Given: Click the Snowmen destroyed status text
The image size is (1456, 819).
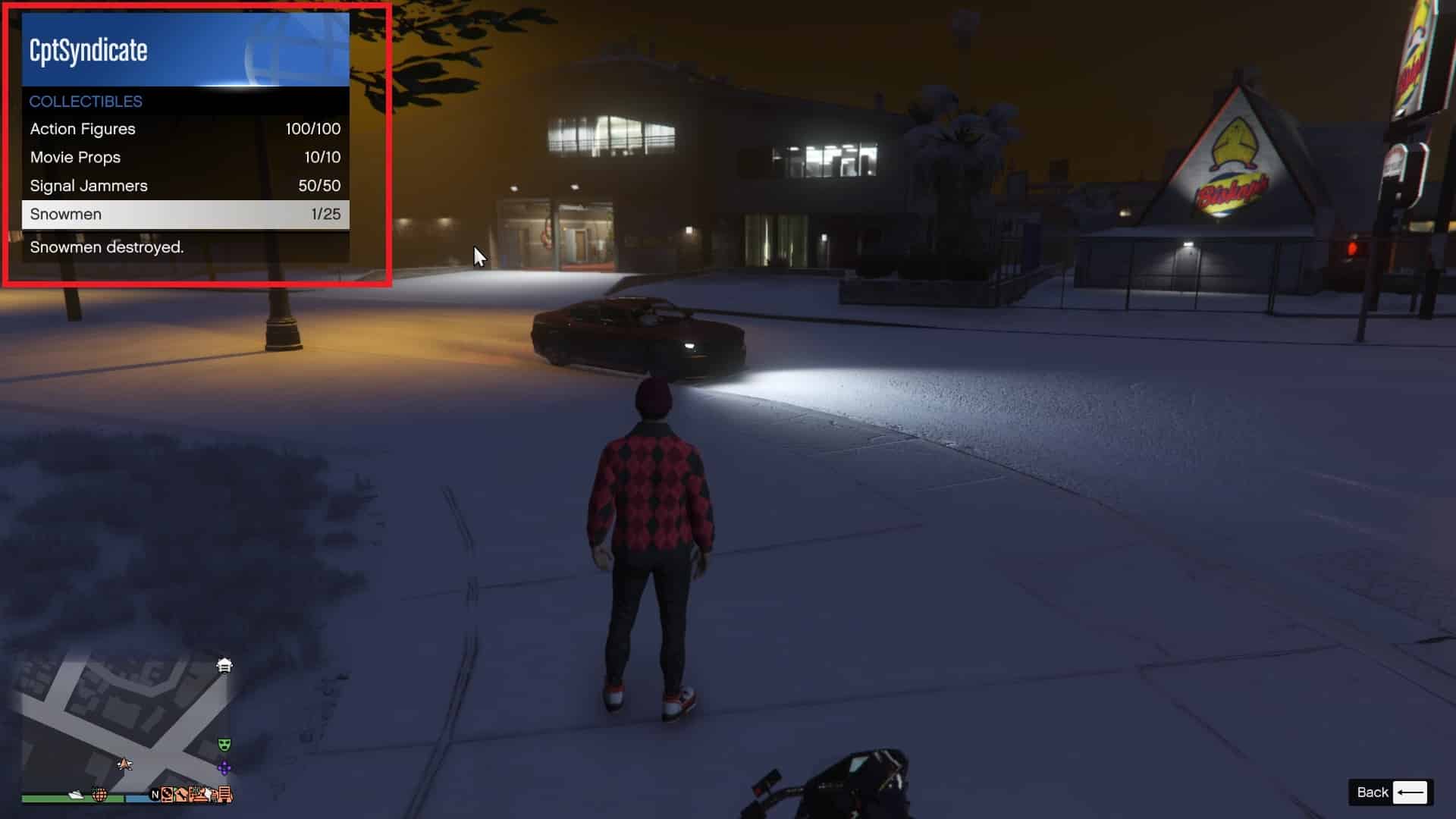Looking at the screenshot, I should pos(105,248).
